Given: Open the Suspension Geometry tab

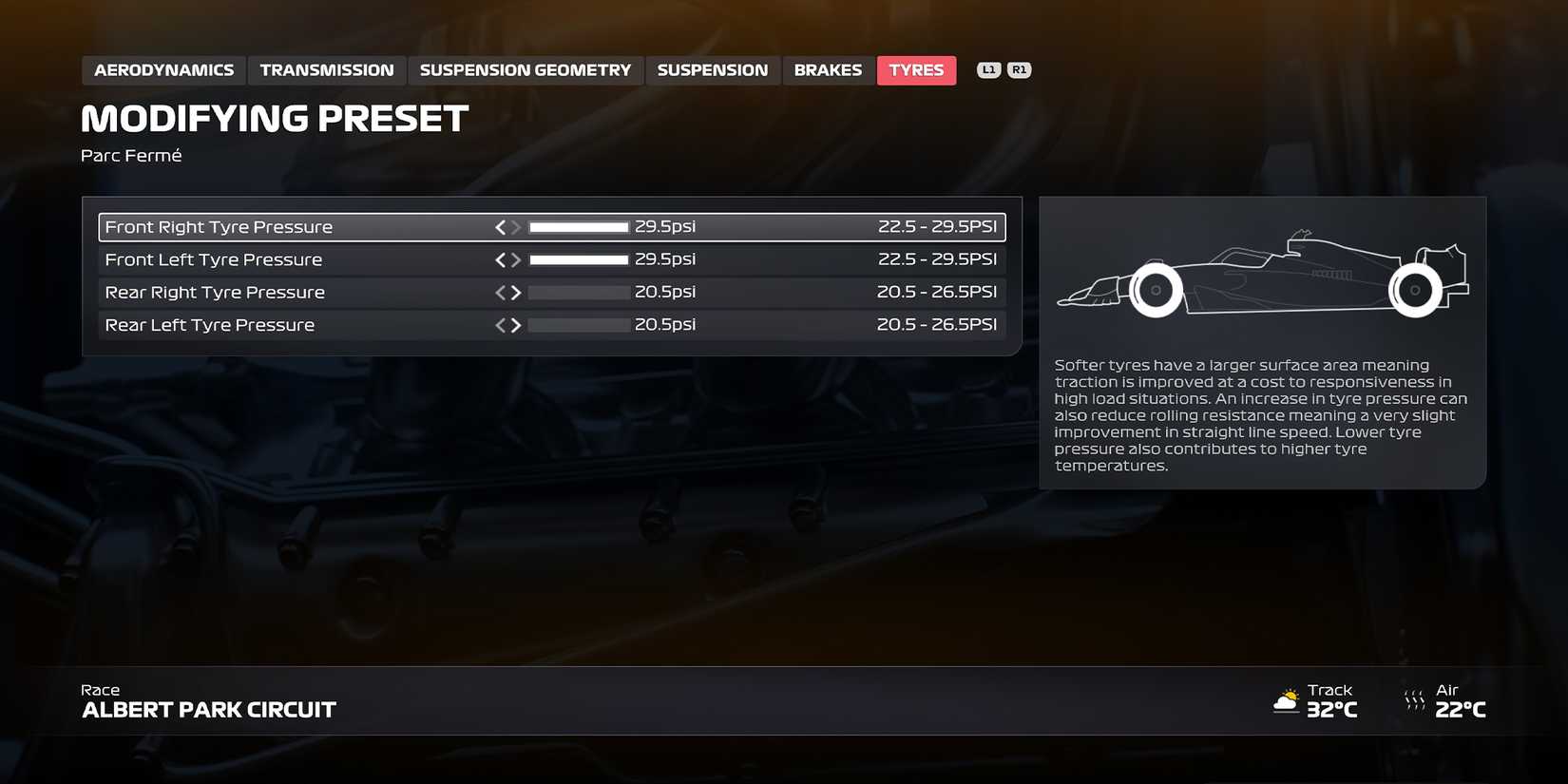Looking at the screenshot, I should pyautogui.click(x=525, y=69).
